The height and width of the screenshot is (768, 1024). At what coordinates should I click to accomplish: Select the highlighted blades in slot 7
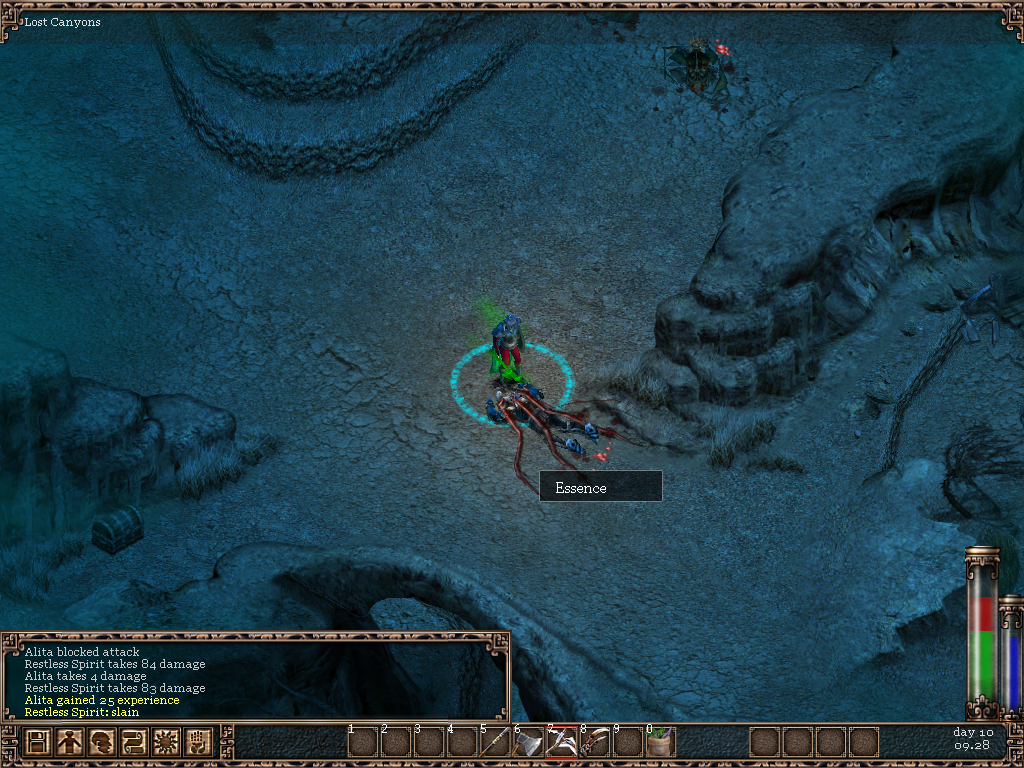tap(561, 743)
